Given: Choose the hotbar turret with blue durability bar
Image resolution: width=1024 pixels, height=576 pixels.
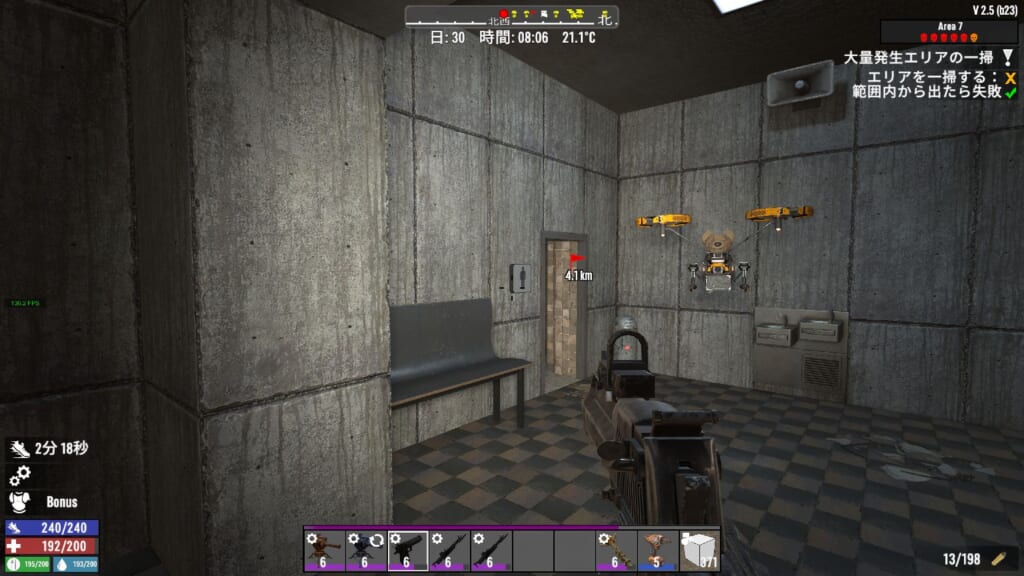Looking at the screenshot, I should [658, 550].
